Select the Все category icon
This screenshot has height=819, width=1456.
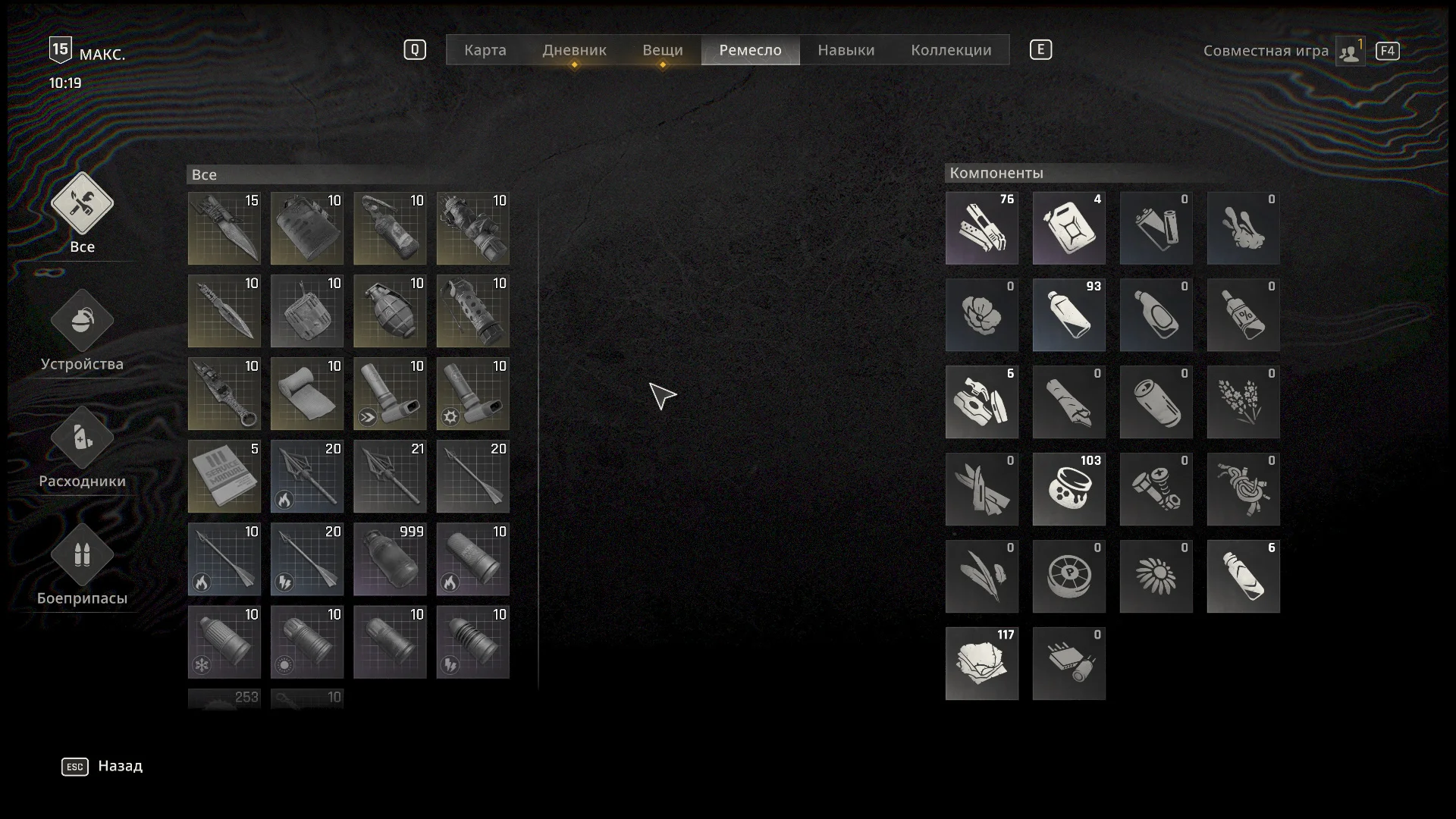coord(82,205)
